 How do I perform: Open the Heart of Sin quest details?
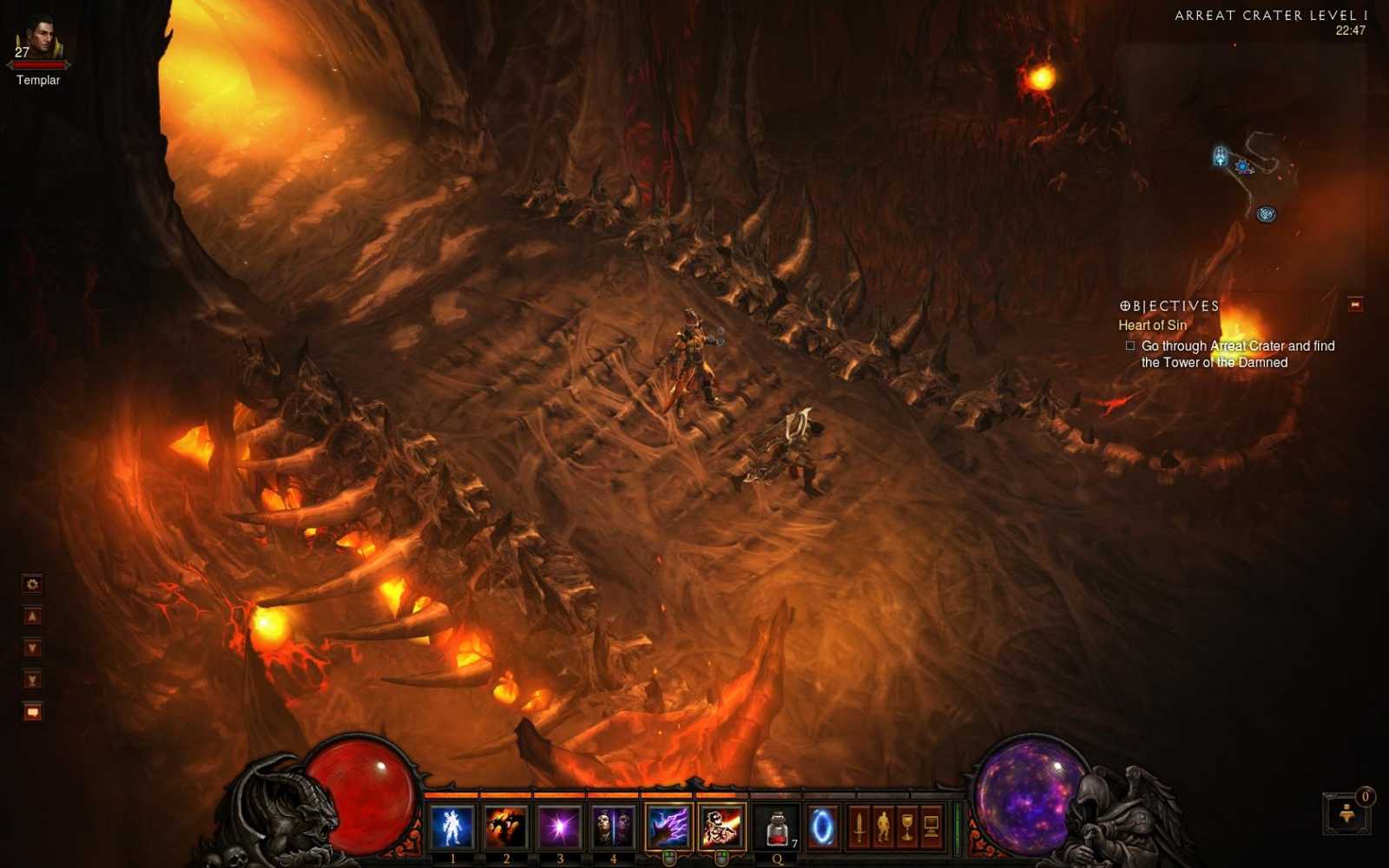point(1155,325)
